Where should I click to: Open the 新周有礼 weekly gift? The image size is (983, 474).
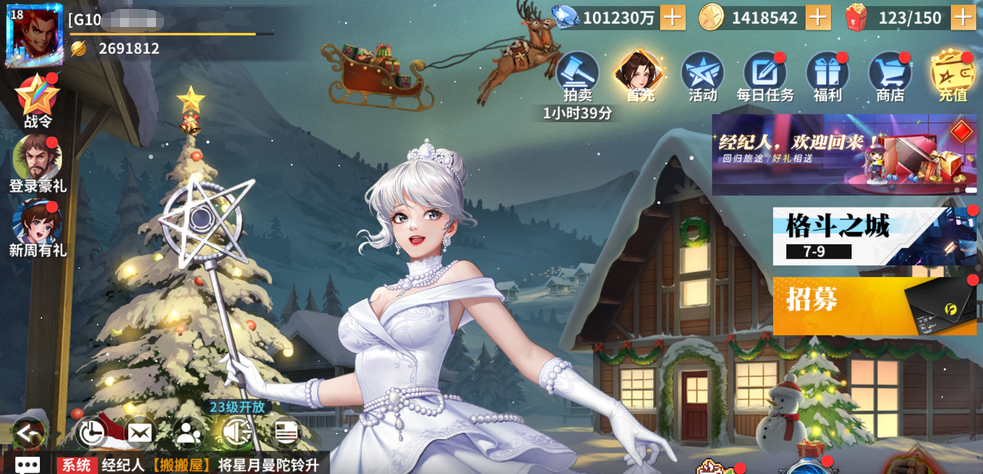click(x=37, y=225)
